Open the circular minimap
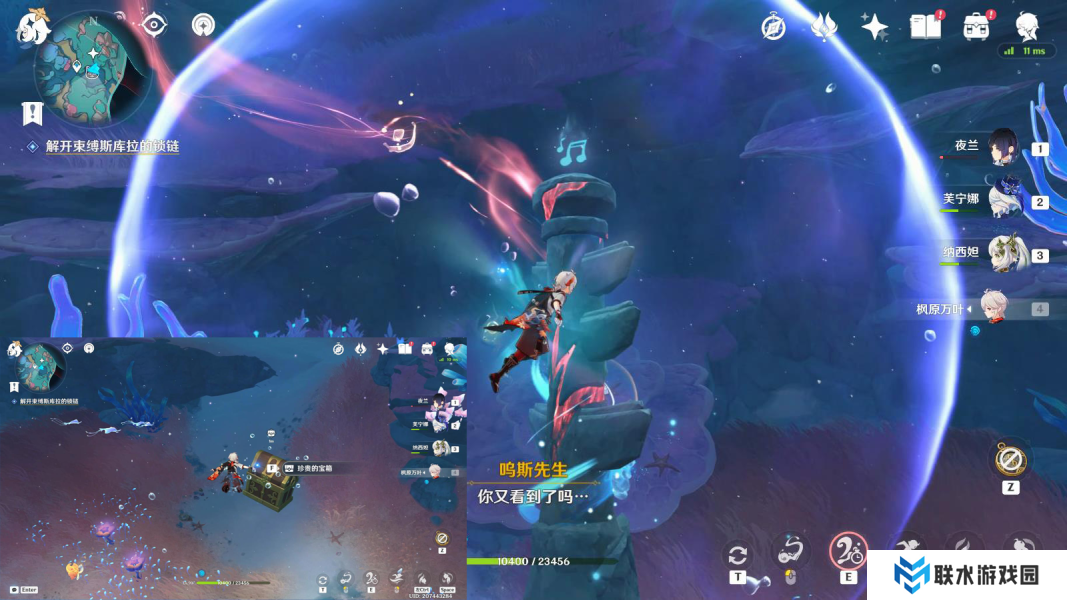Screen dimensions: 1067x600 88,67
